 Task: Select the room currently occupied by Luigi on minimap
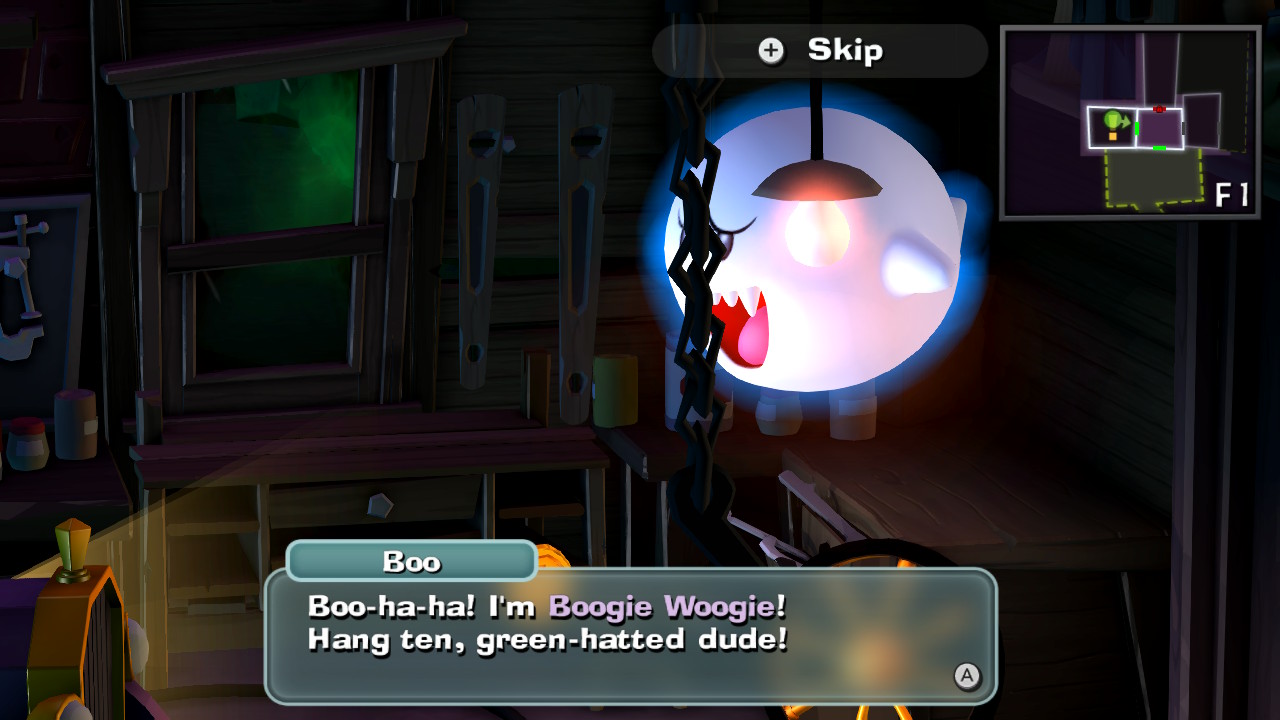[x=1110, y=125]
